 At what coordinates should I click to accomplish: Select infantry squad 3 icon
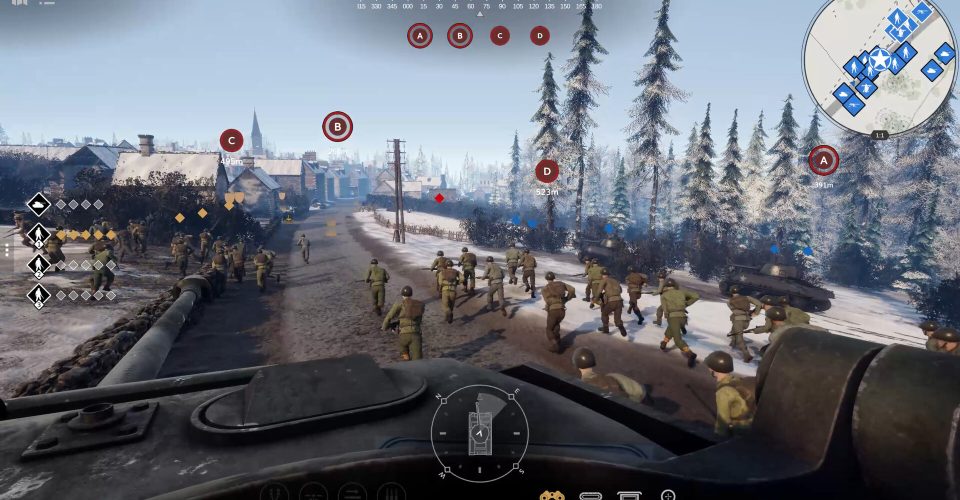click(38, 295)
